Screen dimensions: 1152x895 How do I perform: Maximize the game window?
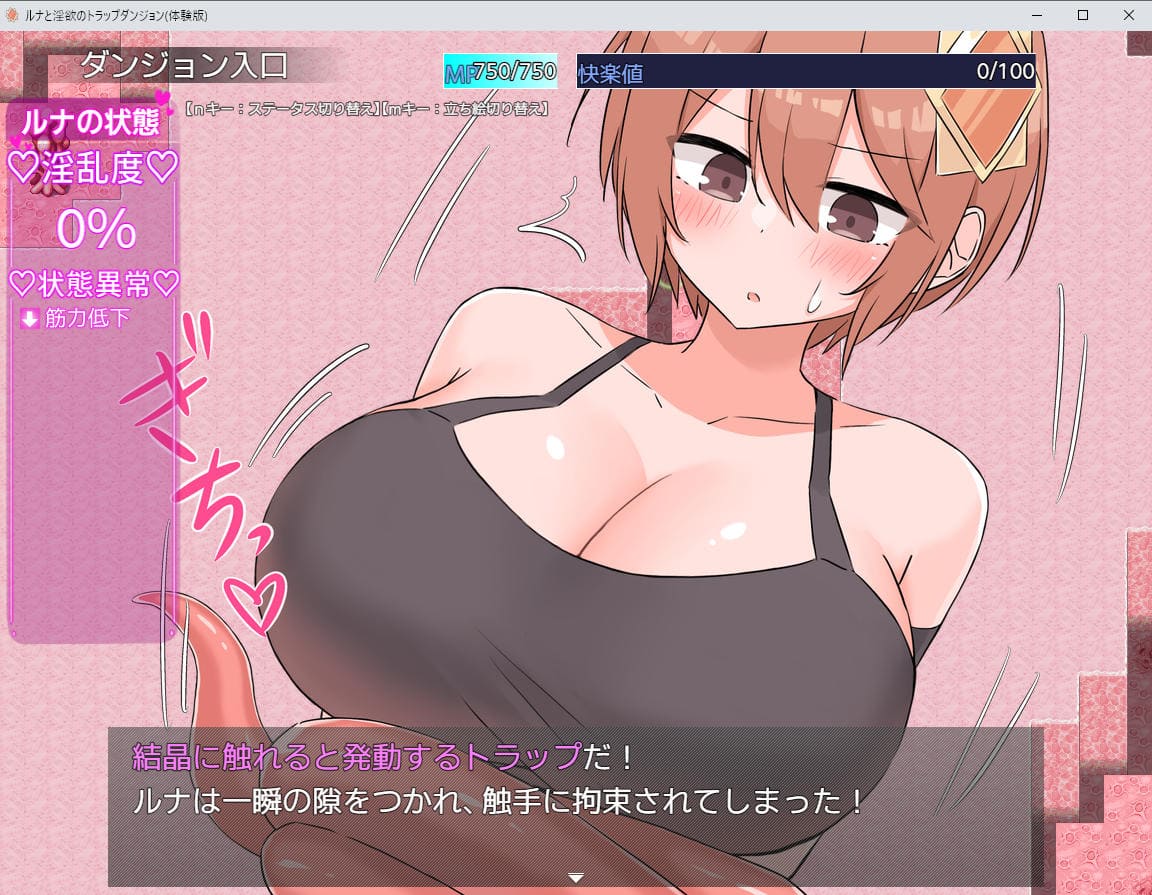coord(1082,15)
